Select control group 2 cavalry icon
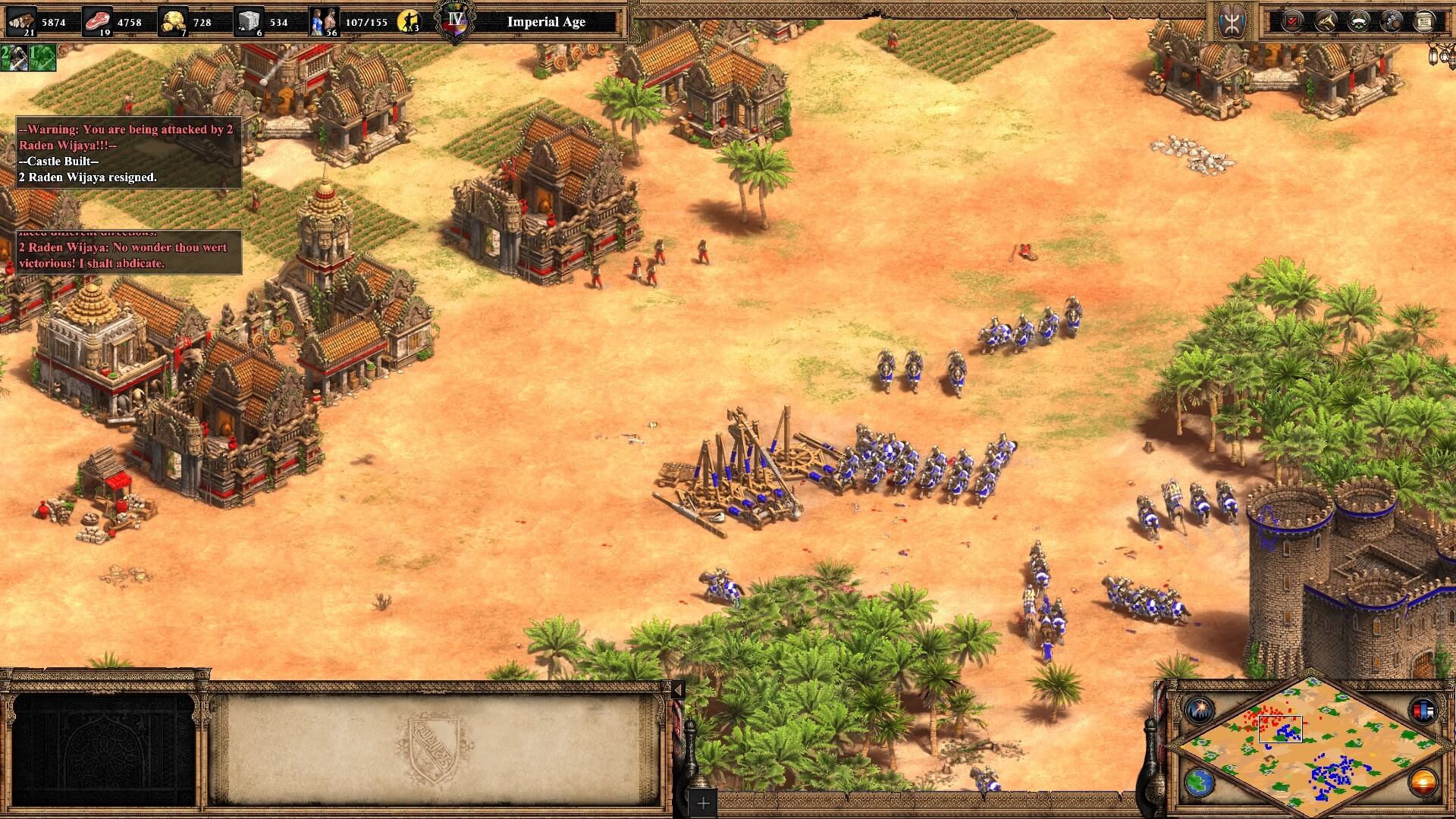Screen dimensions: 1456x819 pyautogui.click(x=14, y=58)
